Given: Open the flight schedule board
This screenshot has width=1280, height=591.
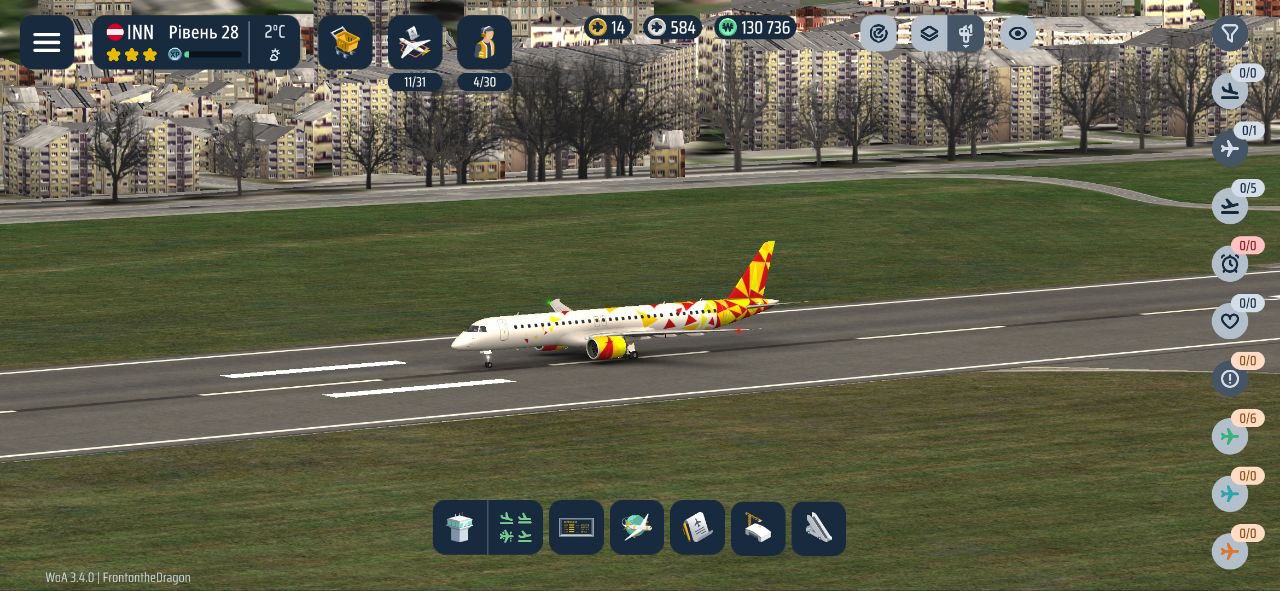Looking at the screenshot, I should [576, 527].
